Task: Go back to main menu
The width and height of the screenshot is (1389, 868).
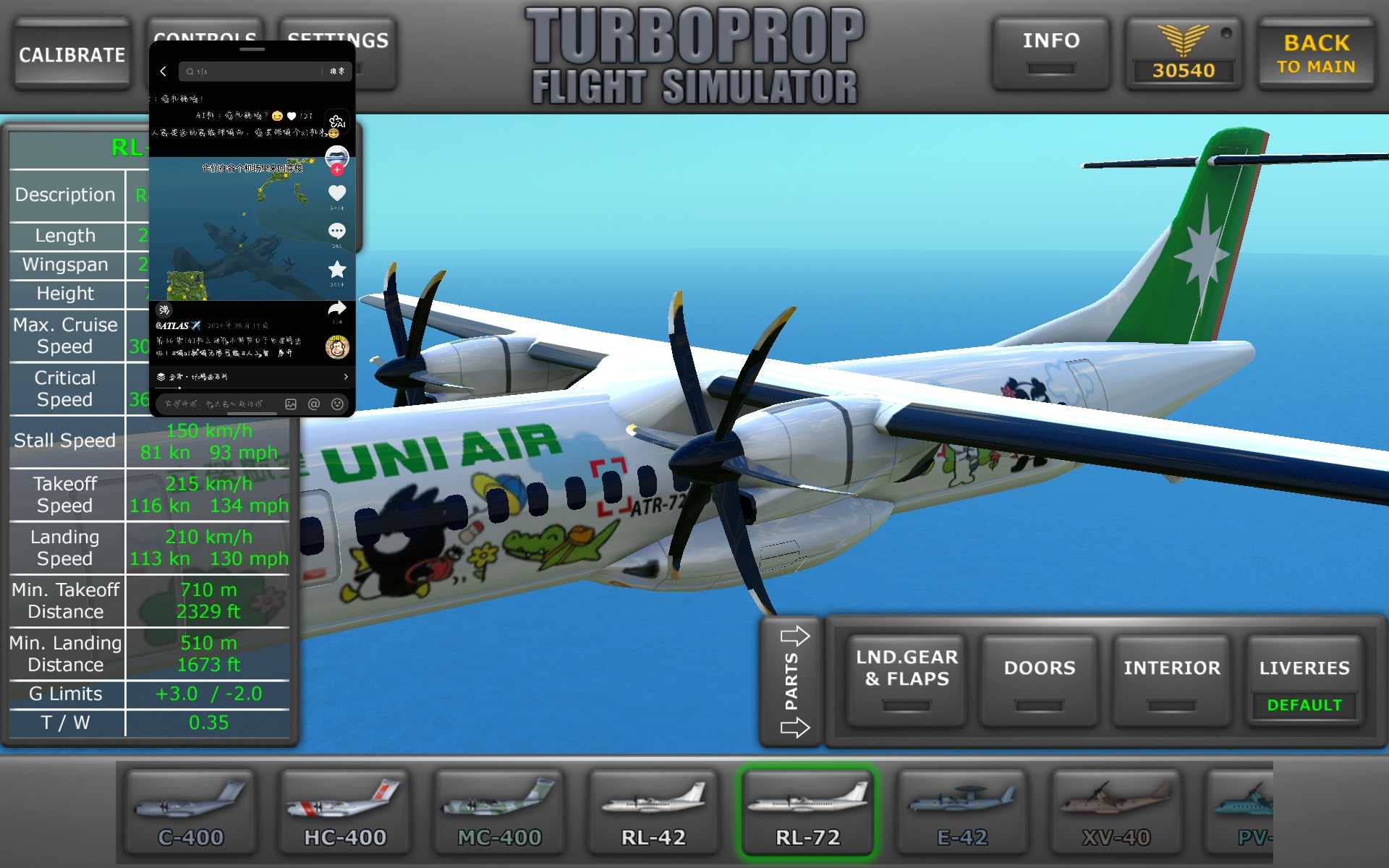Action: 1316,55
